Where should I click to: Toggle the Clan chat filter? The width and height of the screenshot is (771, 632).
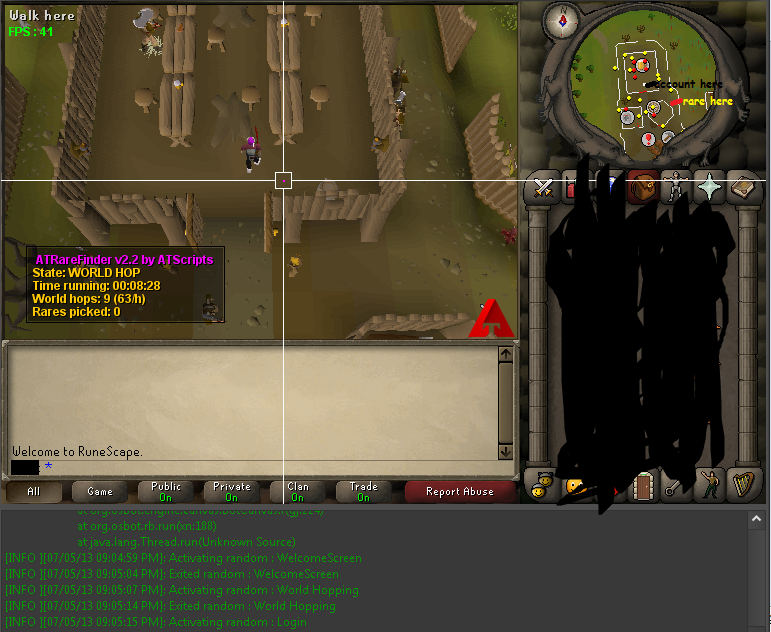coord(298,491)
